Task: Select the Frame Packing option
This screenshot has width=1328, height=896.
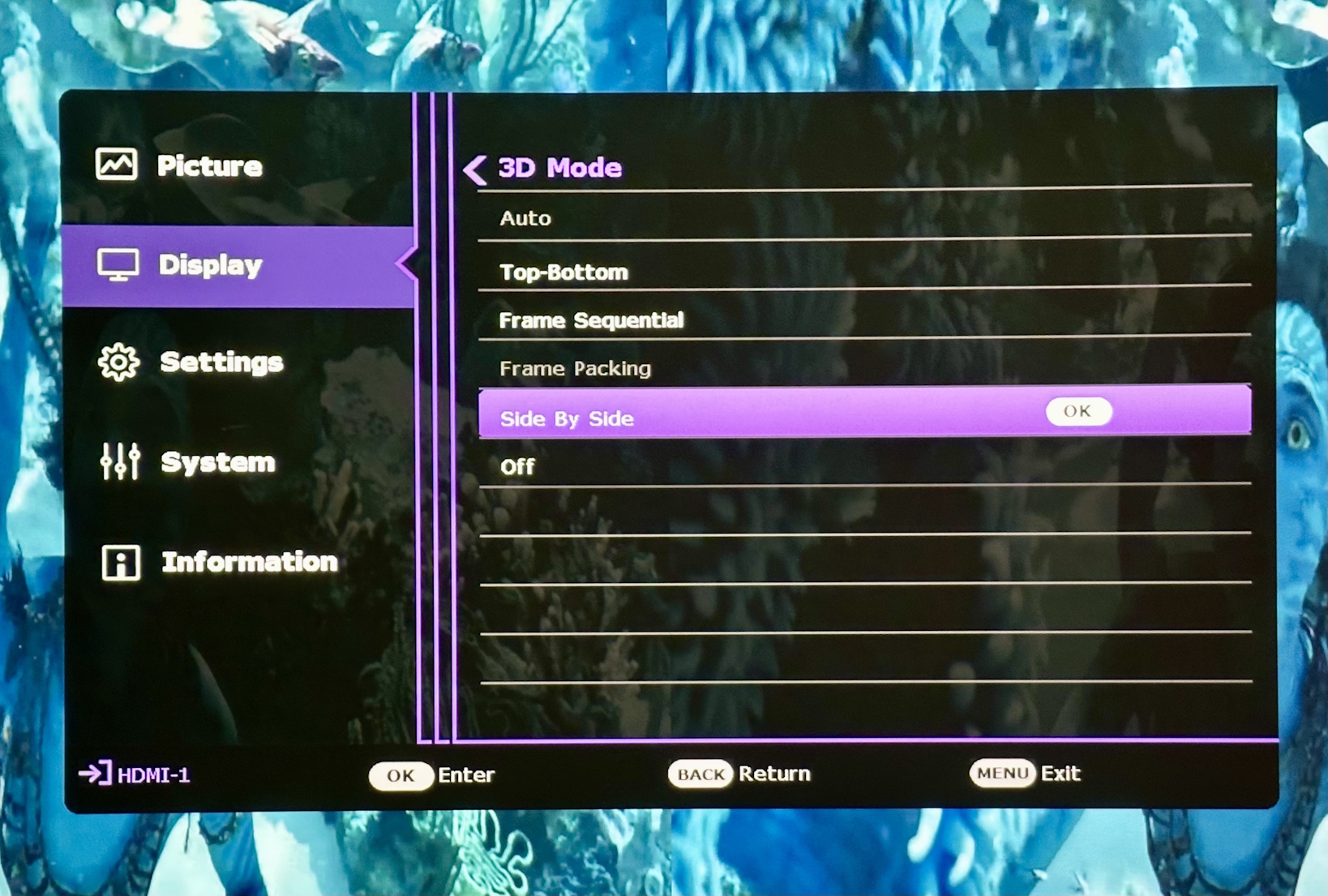Action: [x=574, y=368]
